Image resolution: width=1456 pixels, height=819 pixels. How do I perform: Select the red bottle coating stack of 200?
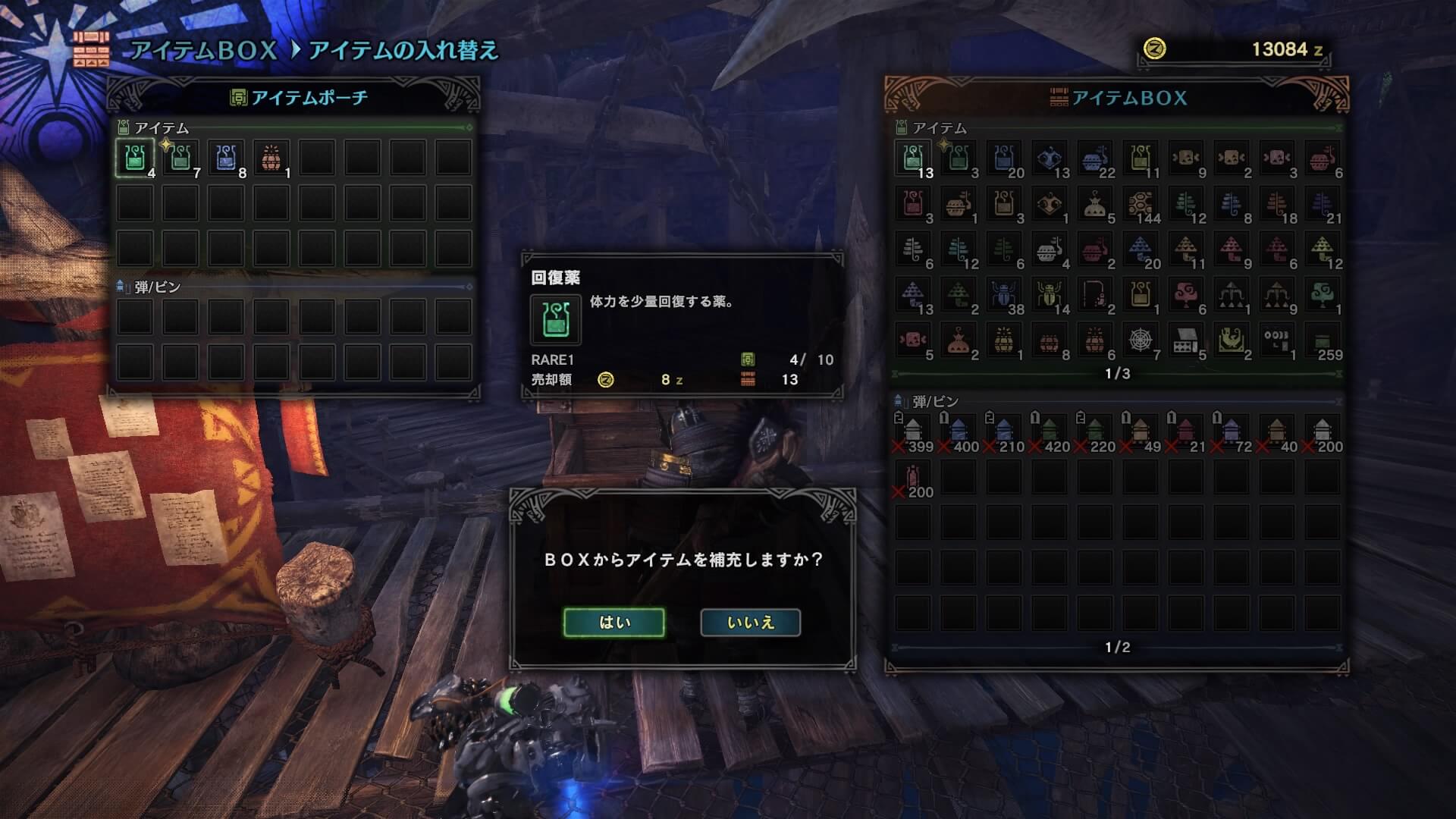(x=913, y=478)
